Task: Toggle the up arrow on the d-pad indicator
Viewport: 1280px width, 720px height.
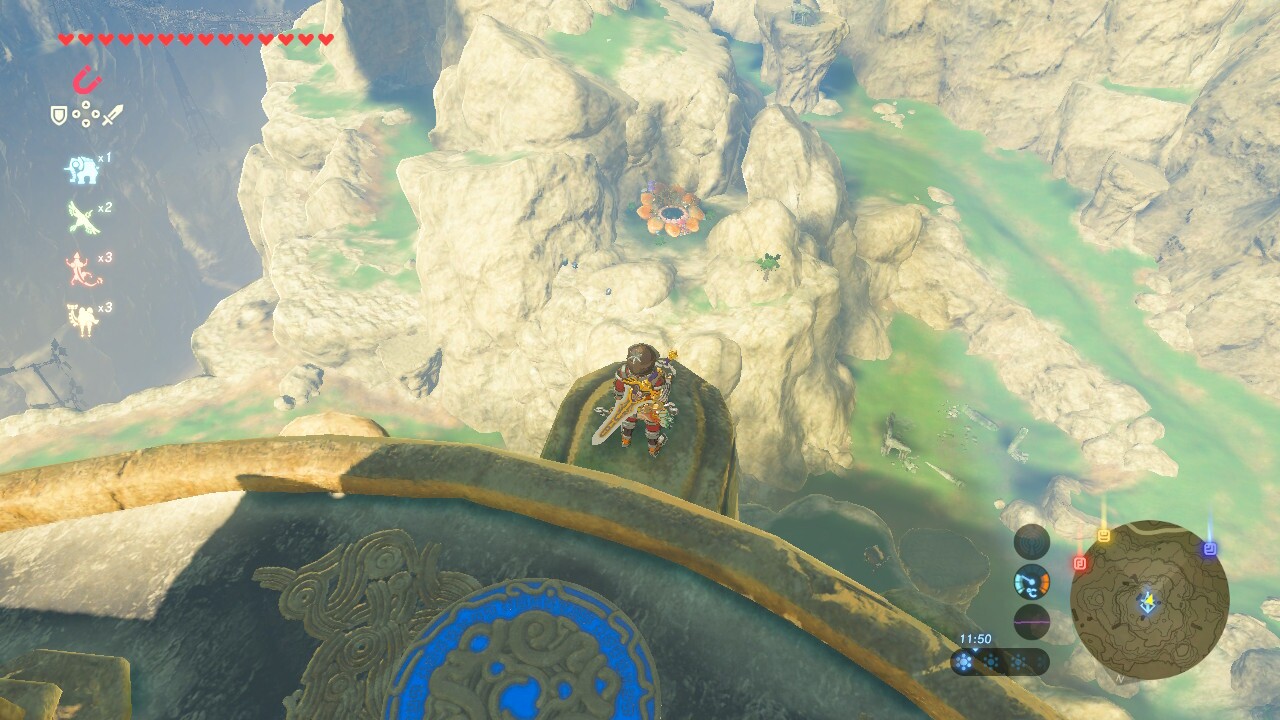Action: (x=85, y=103)
